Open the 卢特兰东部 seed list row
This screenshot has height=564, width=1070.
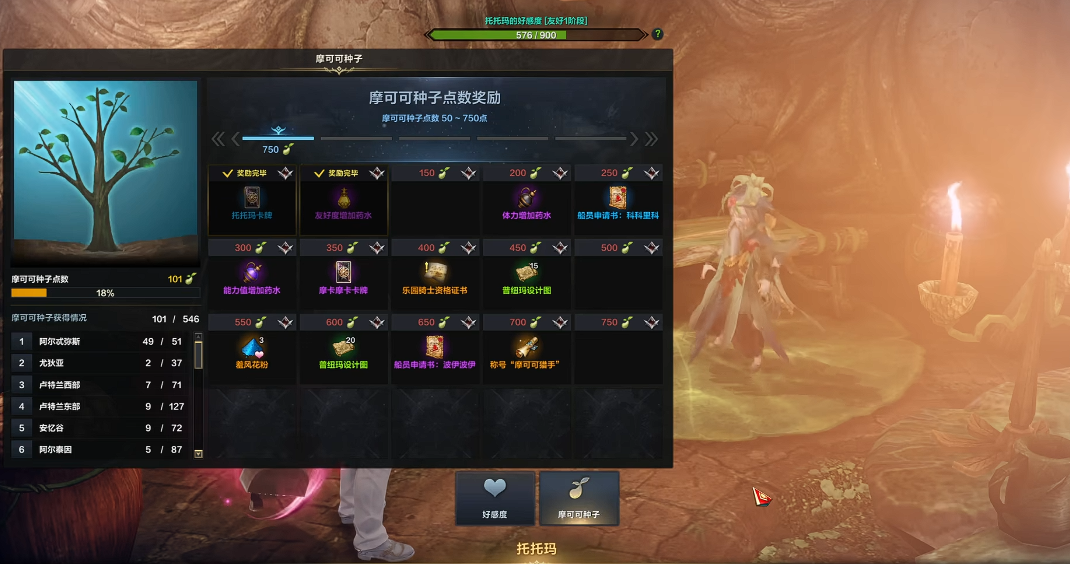[x=100, y=406]
